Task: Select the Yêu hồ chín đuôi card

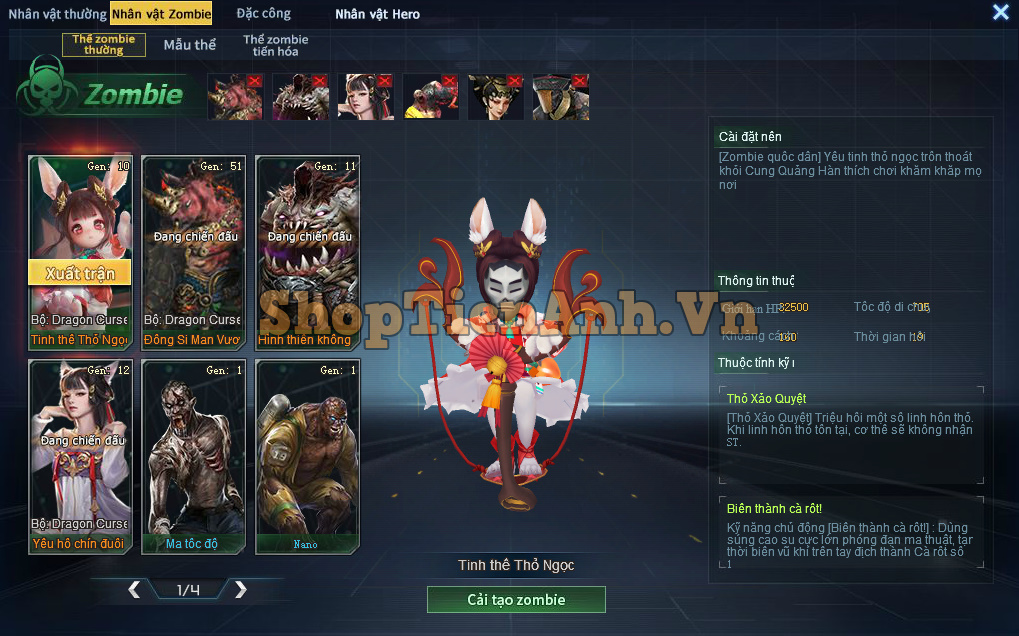Action: click(x=80, y=456)
